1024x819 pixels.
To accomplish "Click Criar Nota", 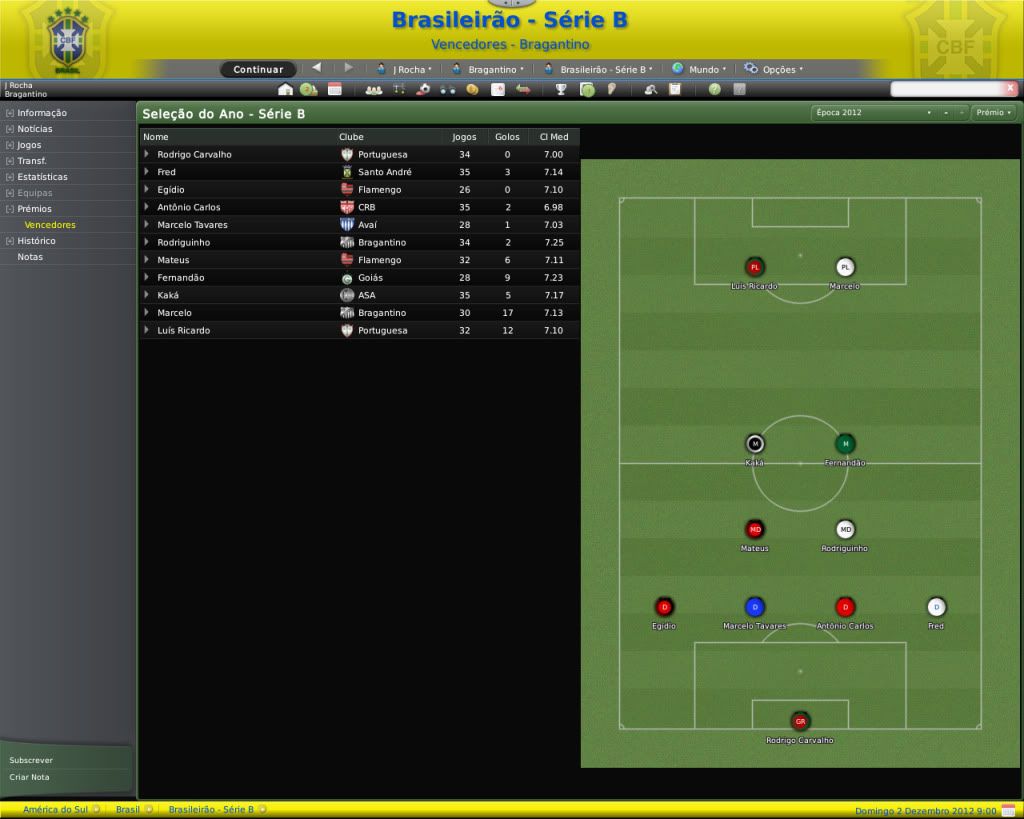I will (x=29, y=777).
